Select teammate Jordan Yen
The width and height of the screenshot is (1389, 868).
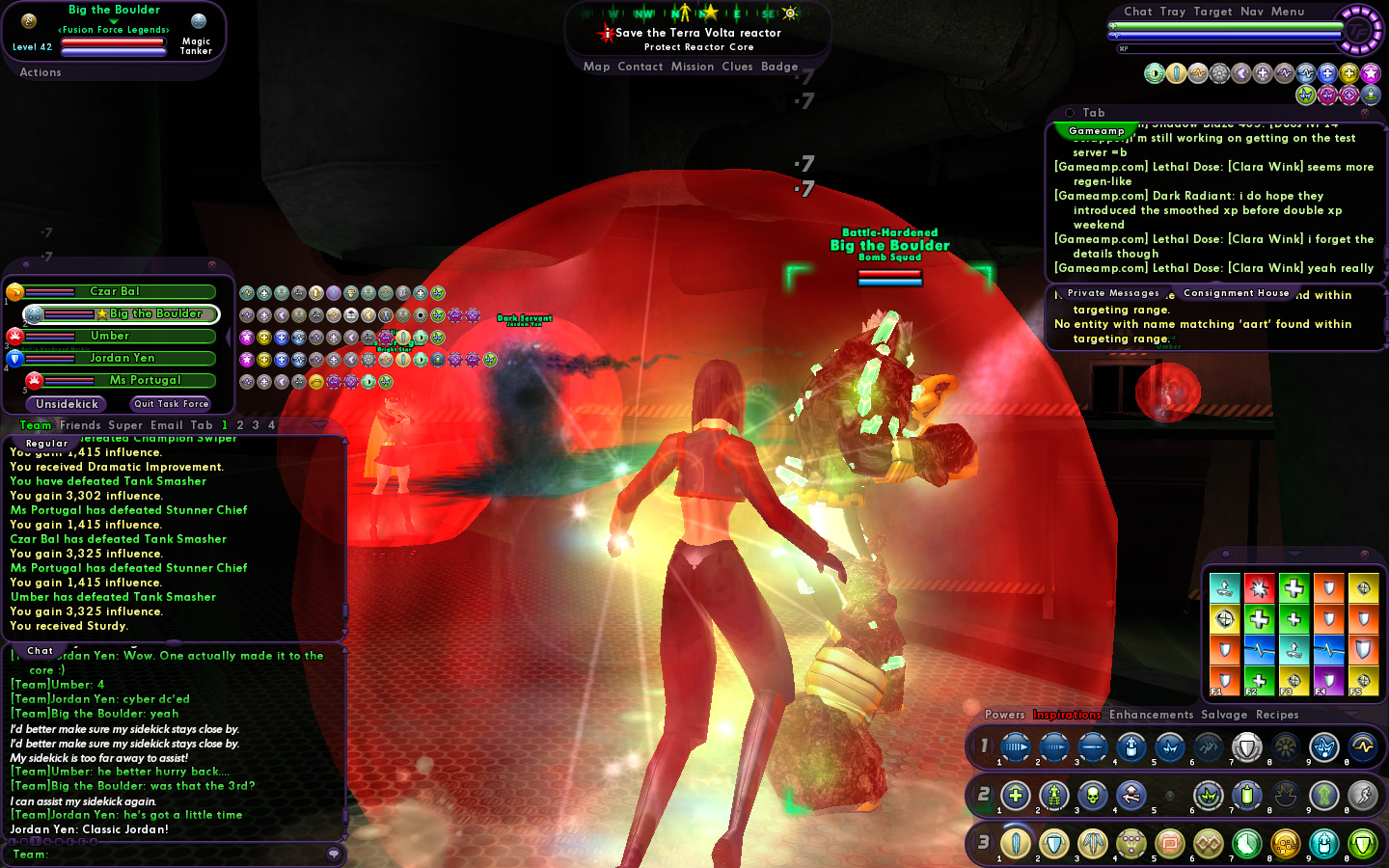point(122,358)
